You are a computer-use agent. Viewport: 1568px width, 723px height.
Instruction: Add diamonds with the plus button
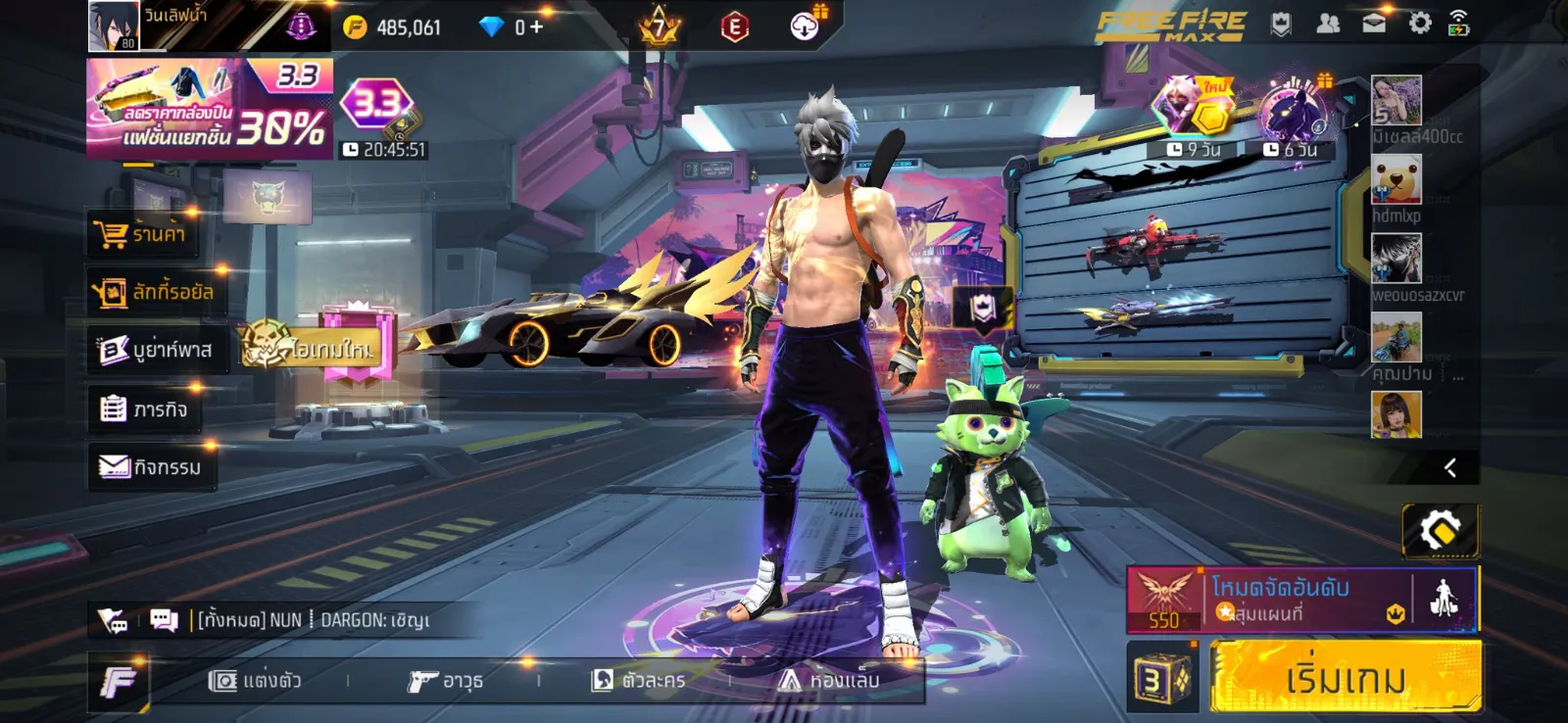point(535,26)
